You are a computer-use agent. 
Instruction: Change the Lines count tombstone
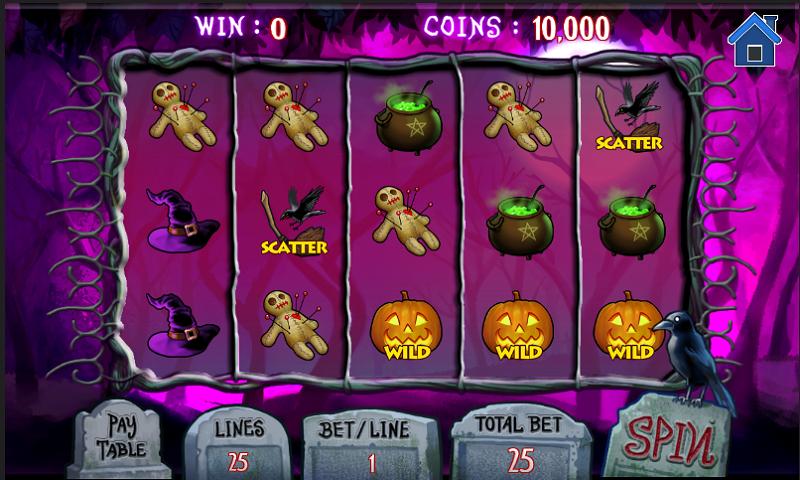(239, 444)
